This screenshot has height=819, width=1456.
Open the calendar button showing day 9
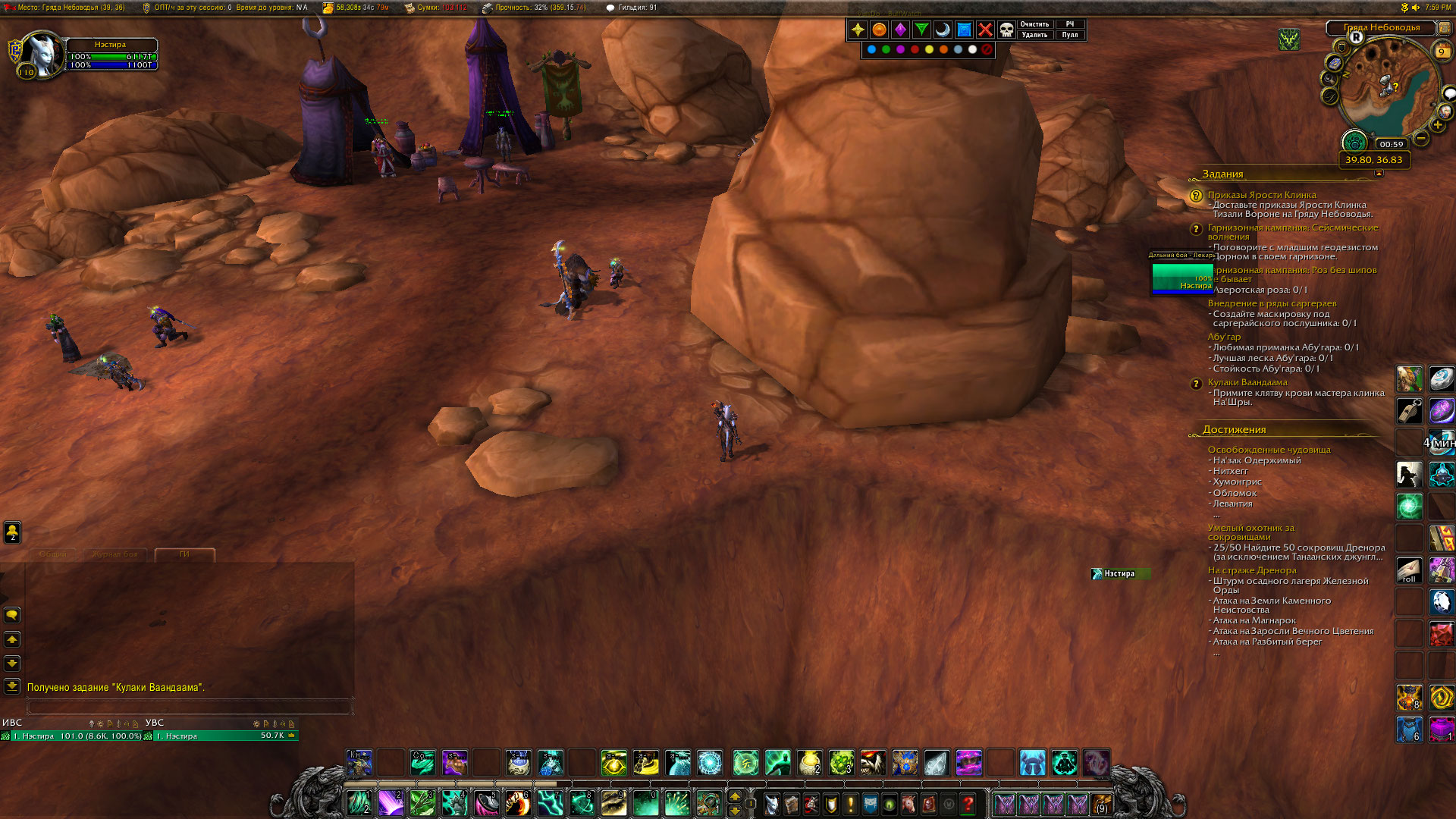tap(1441, 52)
